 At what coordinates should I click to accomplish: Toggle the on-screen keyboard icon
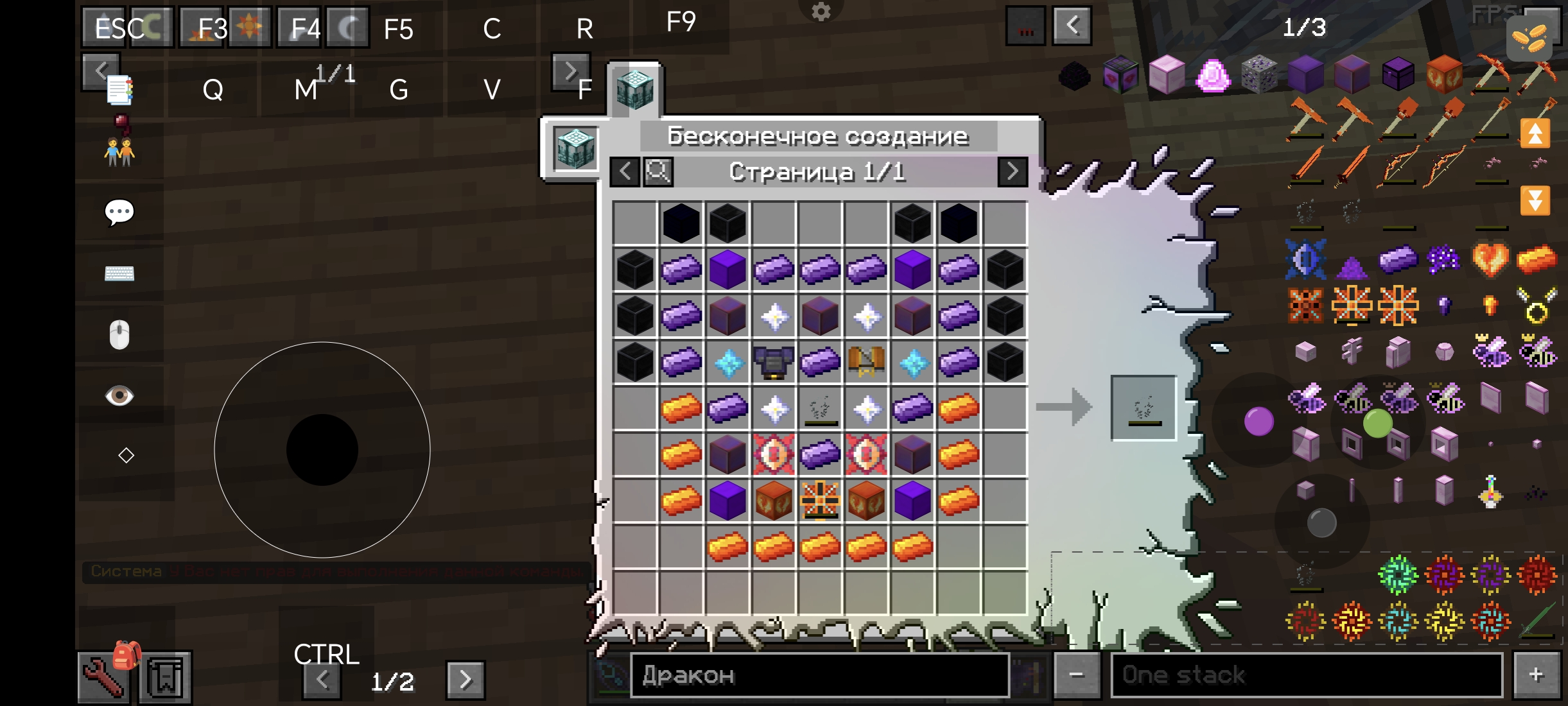[119, 273]
